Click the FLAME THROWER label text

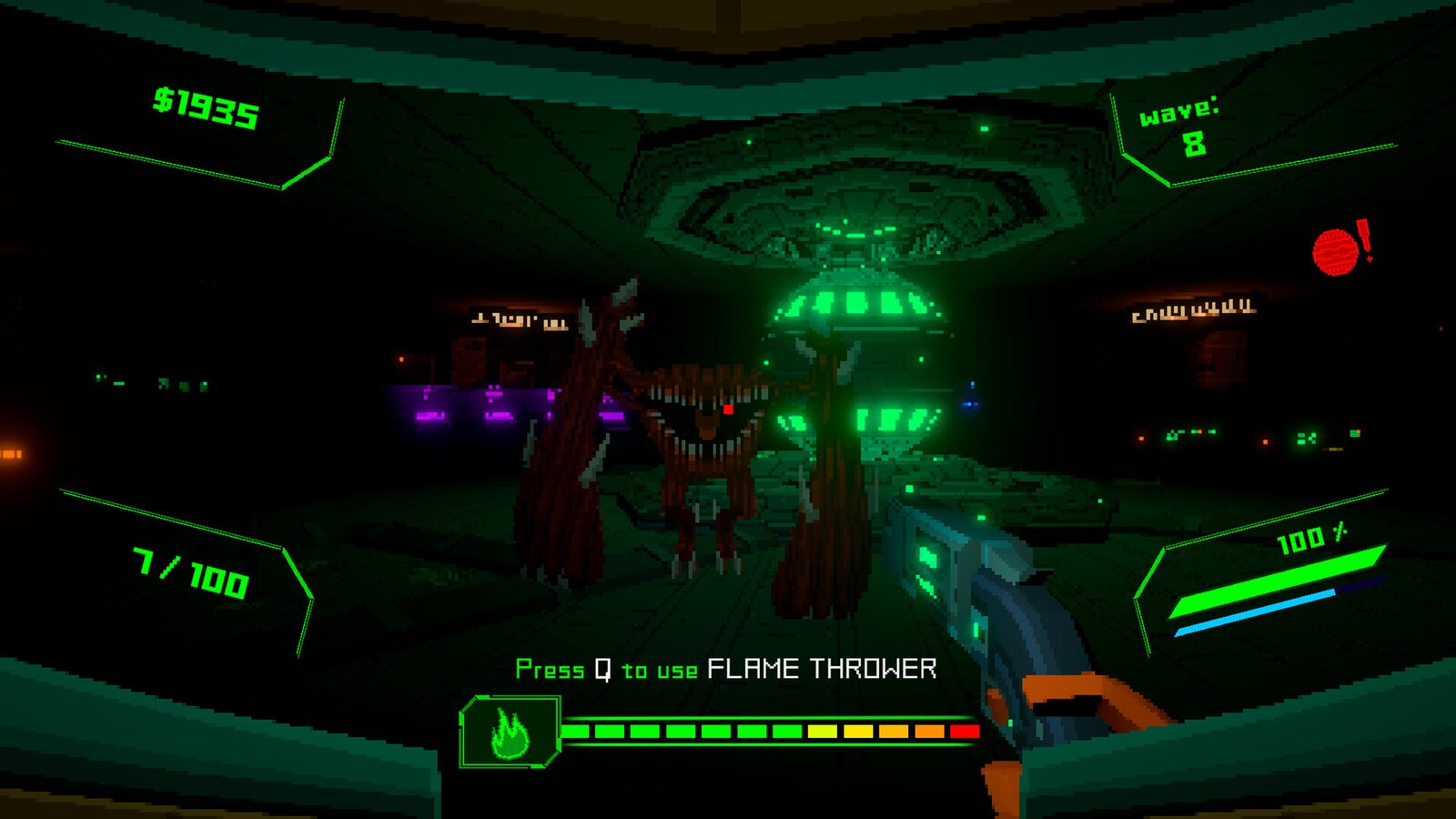822,667
